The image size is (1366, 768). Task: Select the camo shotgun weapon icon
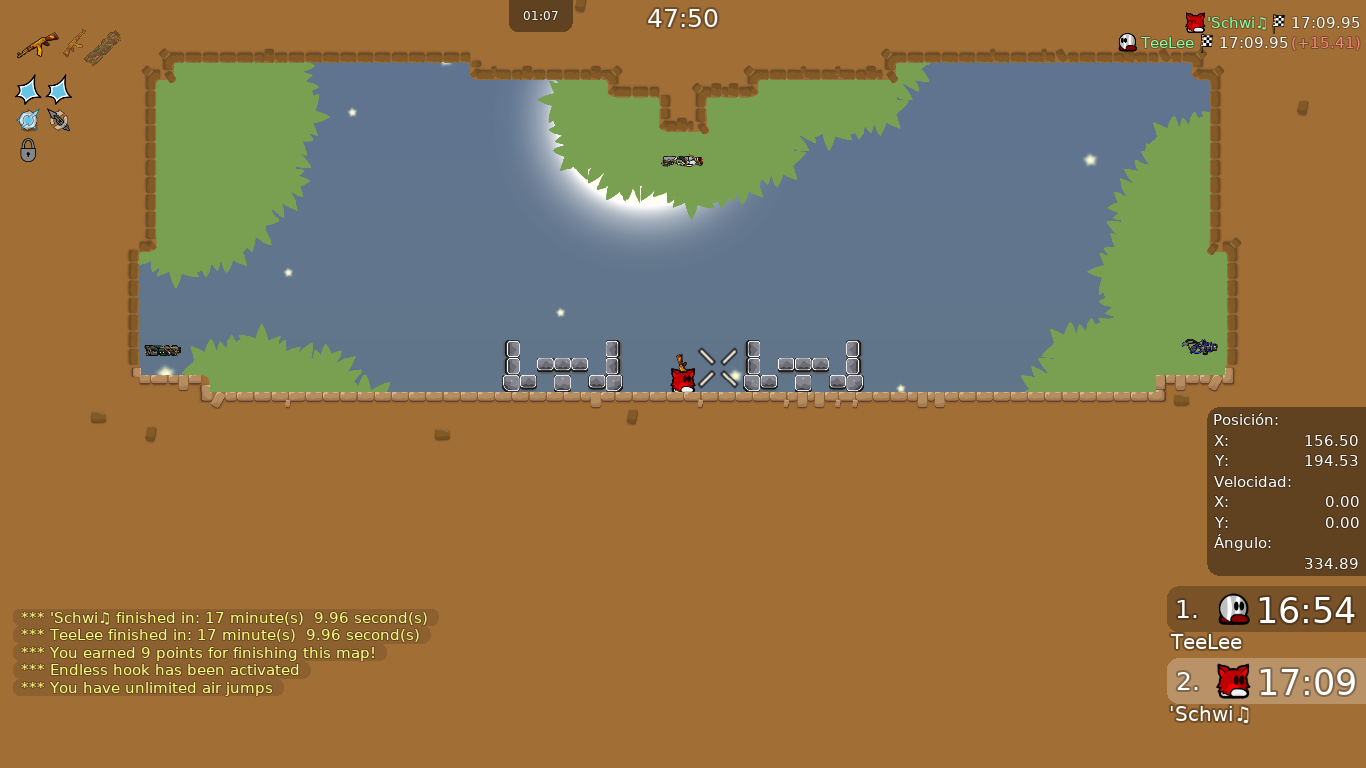102,48
